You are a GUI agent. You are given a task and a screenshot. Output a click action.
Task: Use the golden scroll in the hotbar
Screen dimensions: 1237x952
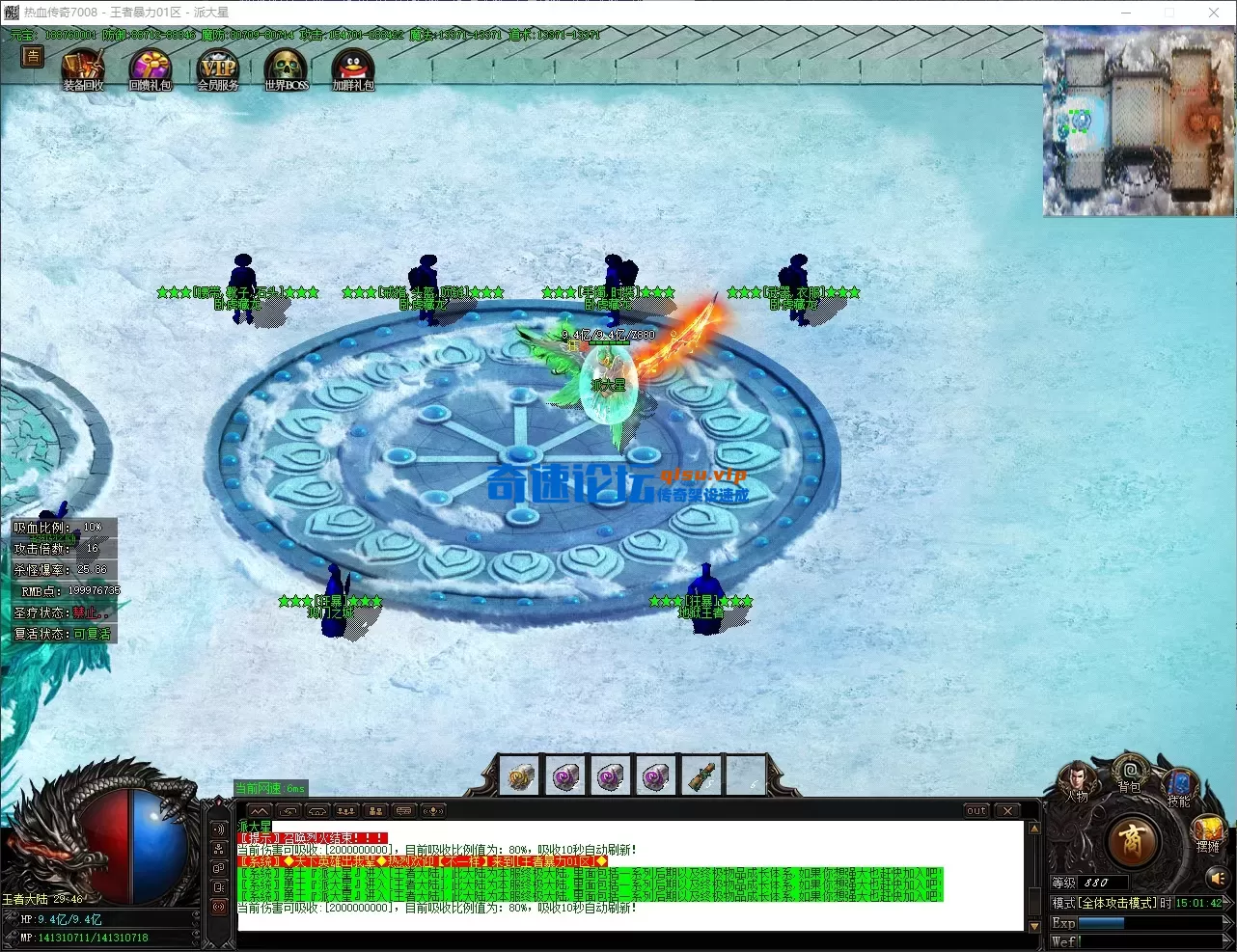coord(520,776)
